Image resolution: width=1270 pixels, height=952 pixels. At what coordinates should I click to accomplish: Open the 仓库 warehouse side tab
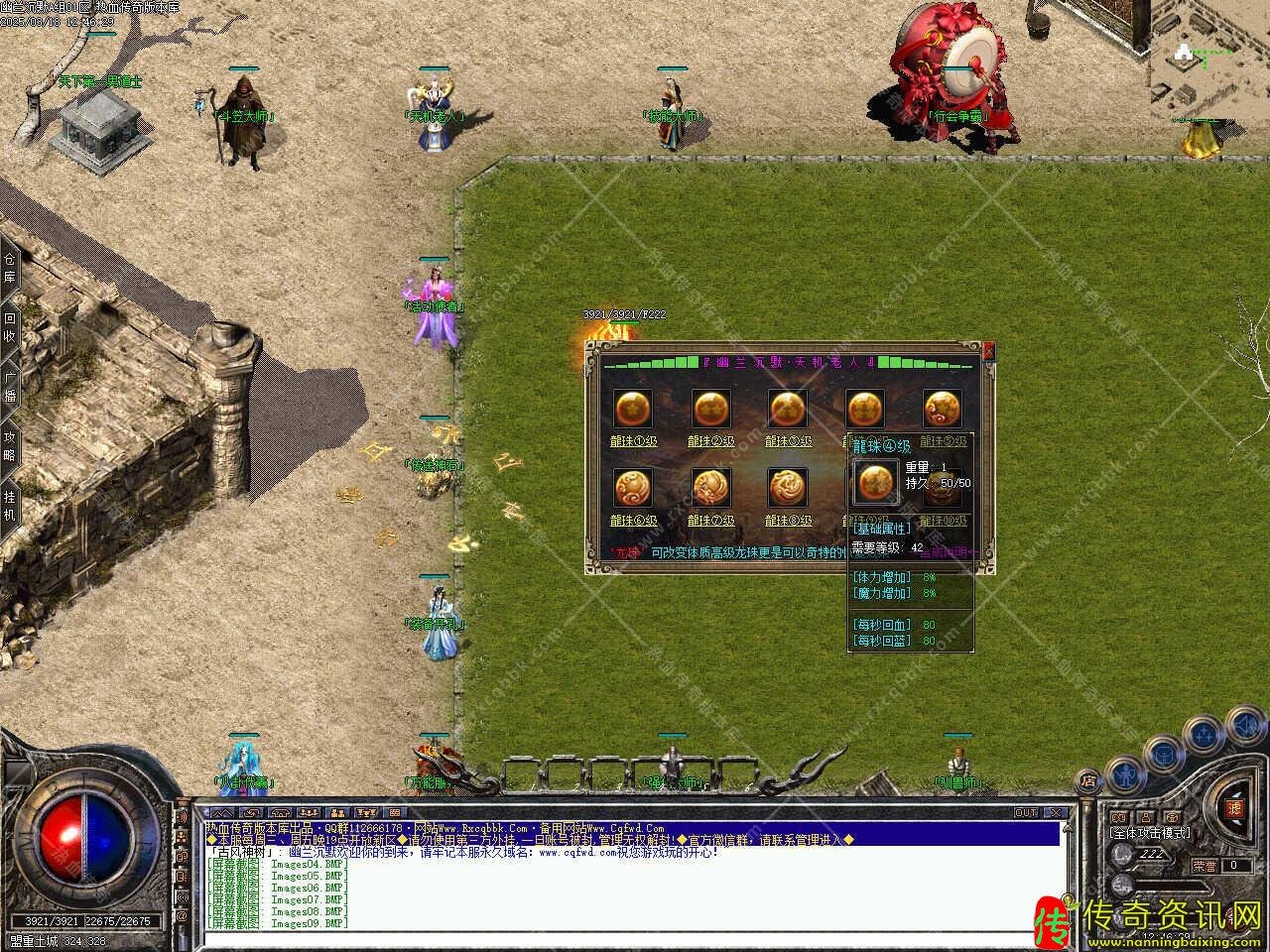pos(10,268)
